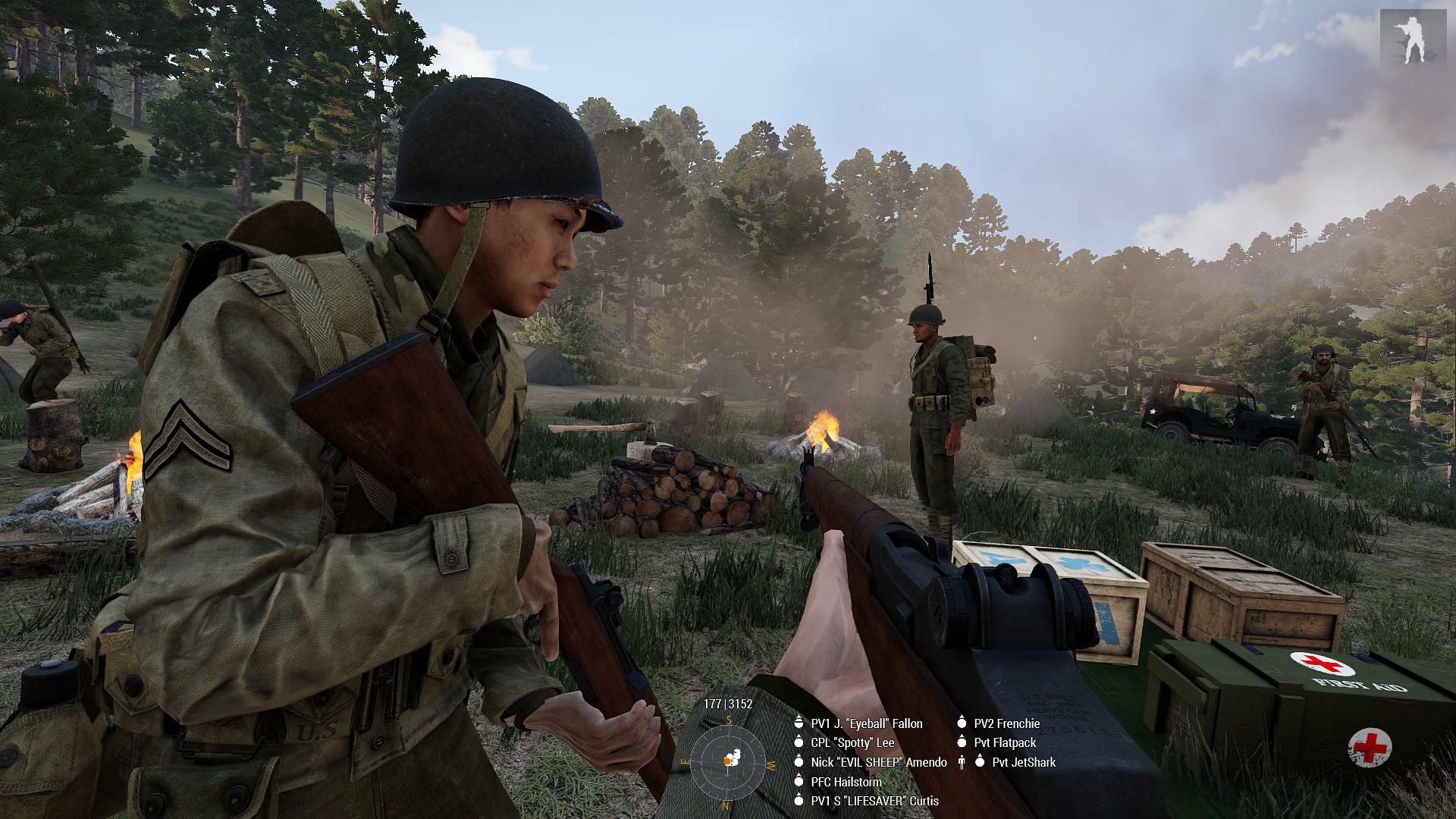1456x819 pixels.
Task: Select Nick "EVIL SHEEP" Amendo squad entry
Action: (x=878, y=762)
